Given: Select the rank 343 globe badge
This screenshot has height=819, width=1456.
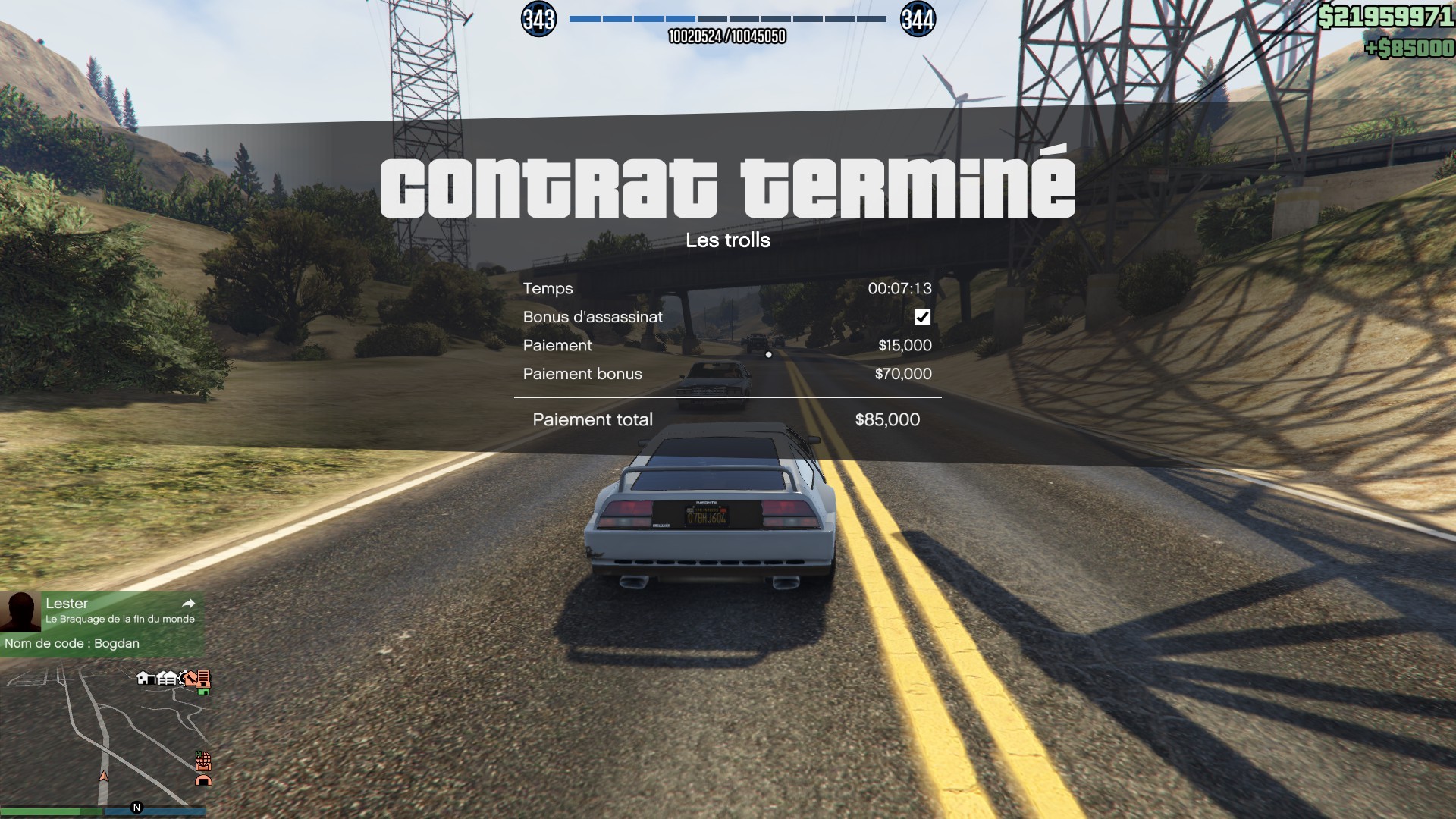Looking at the screenshot, I should pos(538,19).
